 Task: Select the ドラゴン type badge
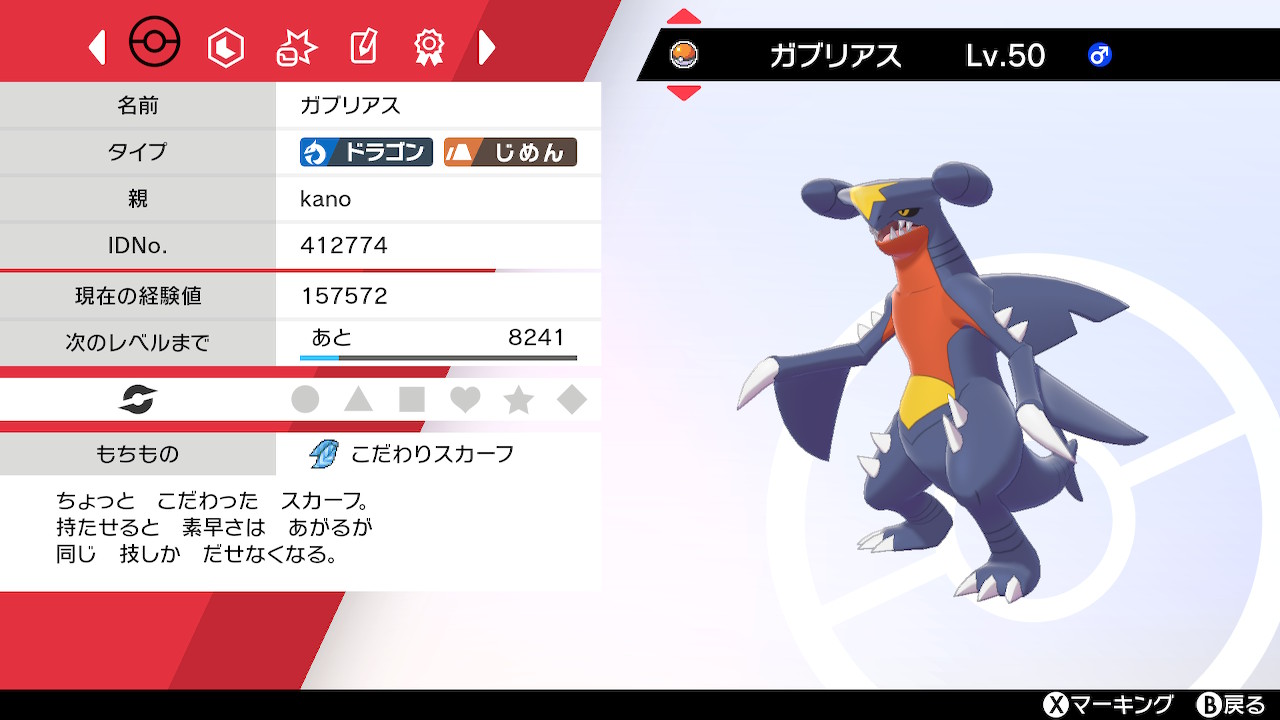[x=365, y=152]
